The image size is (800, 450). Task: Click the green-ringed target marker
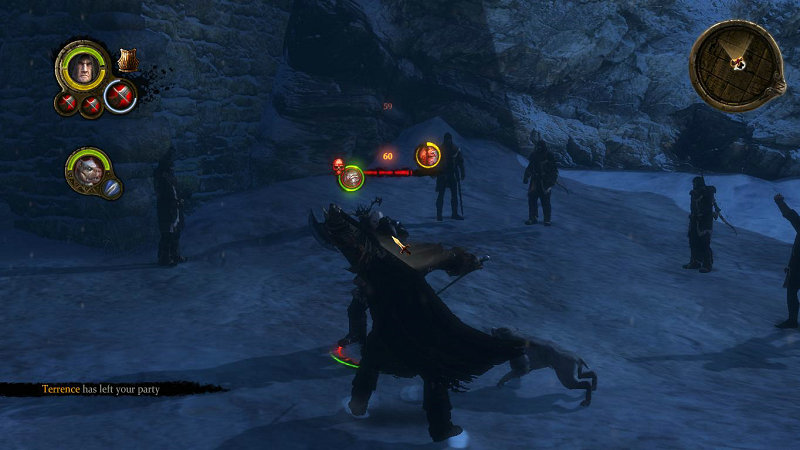[x=351, y=178]
